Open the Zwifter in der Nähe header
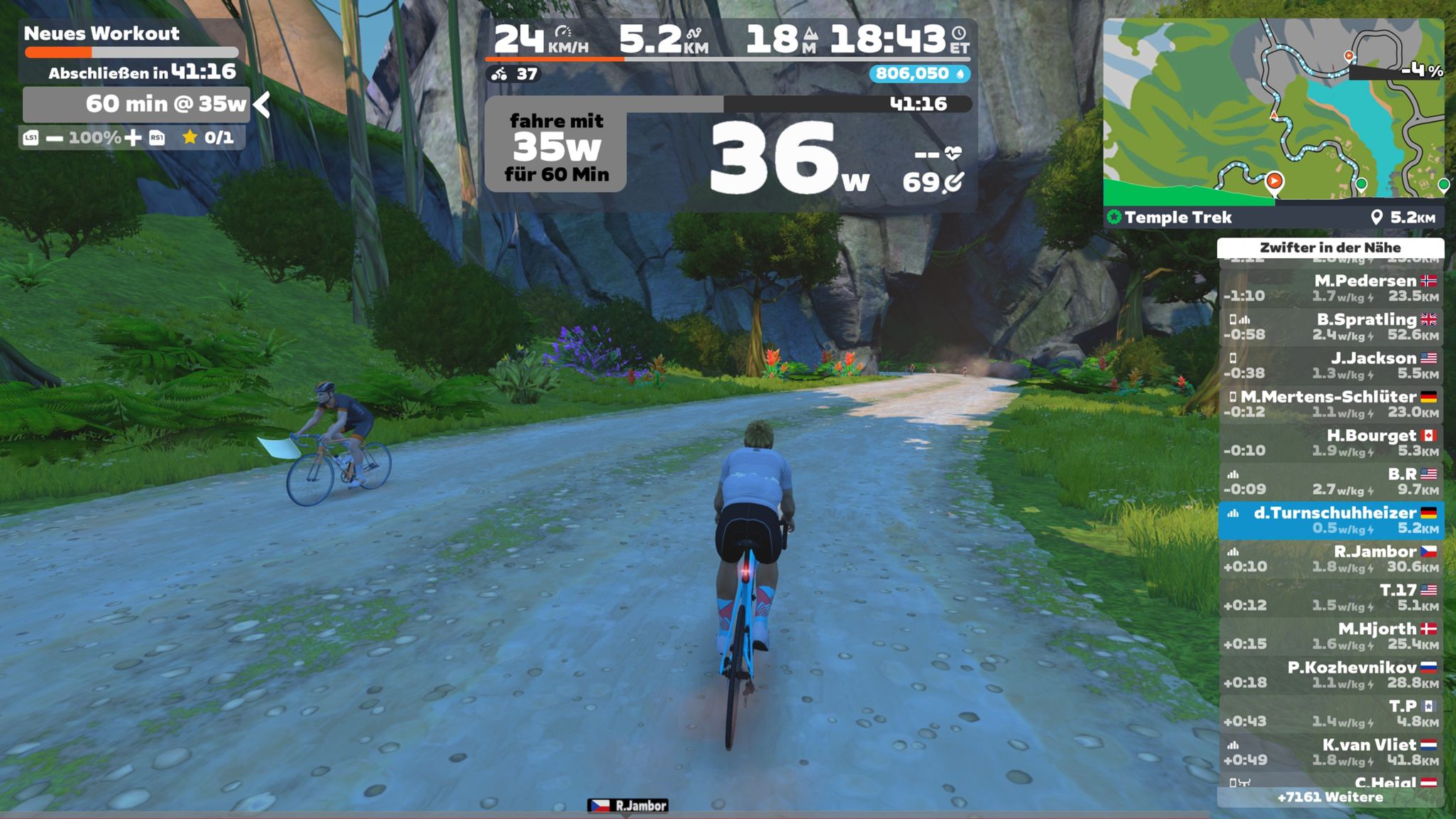The image size is (1456, 819). point(1330,247)
